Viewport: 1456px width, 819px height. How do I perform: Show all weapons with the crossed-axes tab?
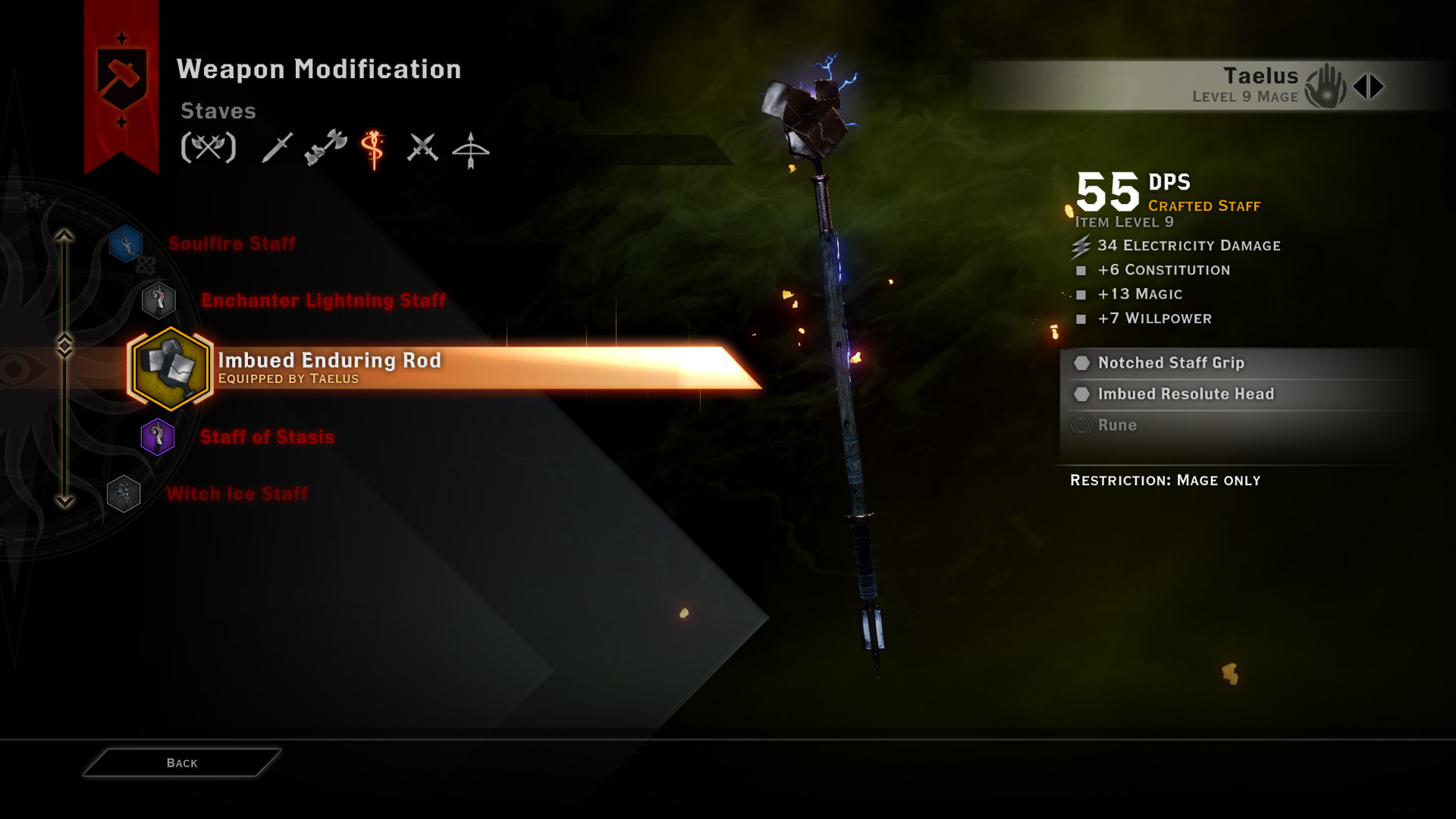pyautogui.click(x=209, y=147)
